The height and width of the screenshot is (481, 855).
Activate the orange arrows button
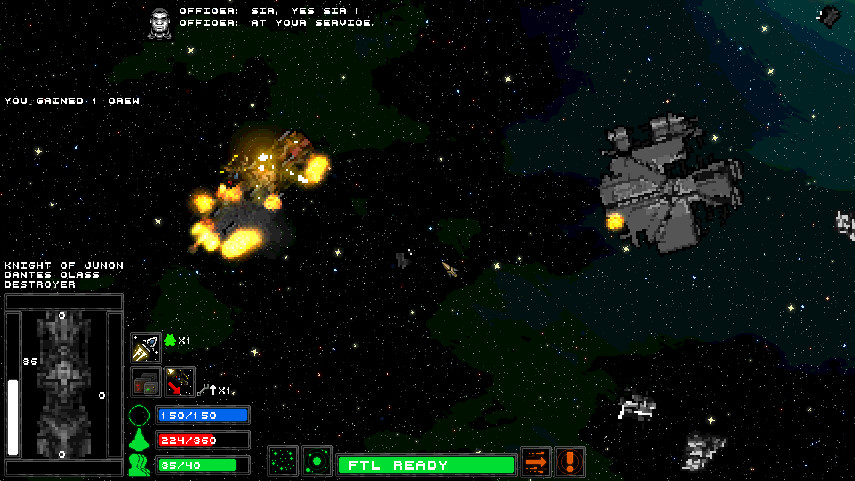(x=537, y=462)
